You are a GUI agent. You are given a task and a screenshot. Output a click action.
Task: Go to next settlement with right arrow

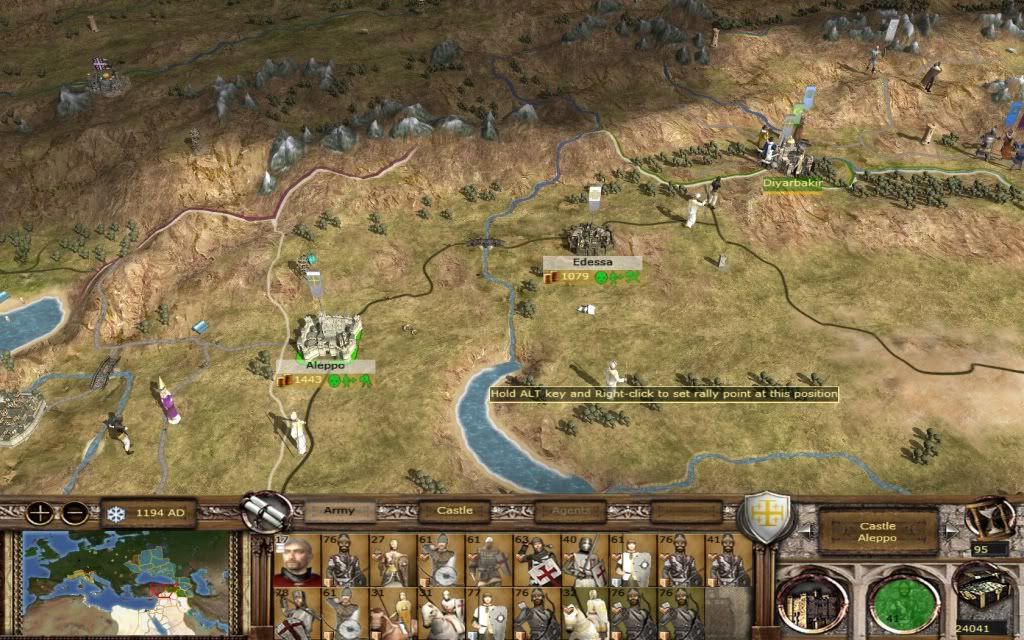949,531
